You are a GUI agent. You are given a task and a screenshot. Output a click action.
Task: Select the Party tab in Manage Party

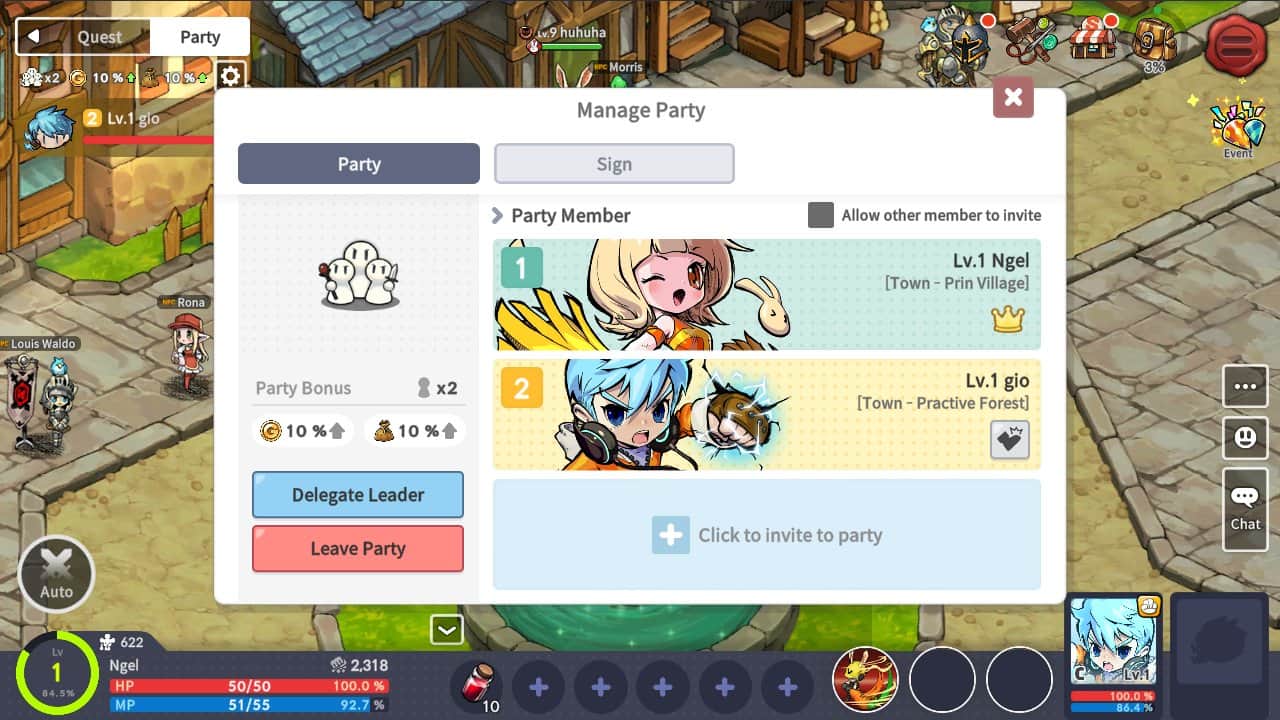point(359,164)
